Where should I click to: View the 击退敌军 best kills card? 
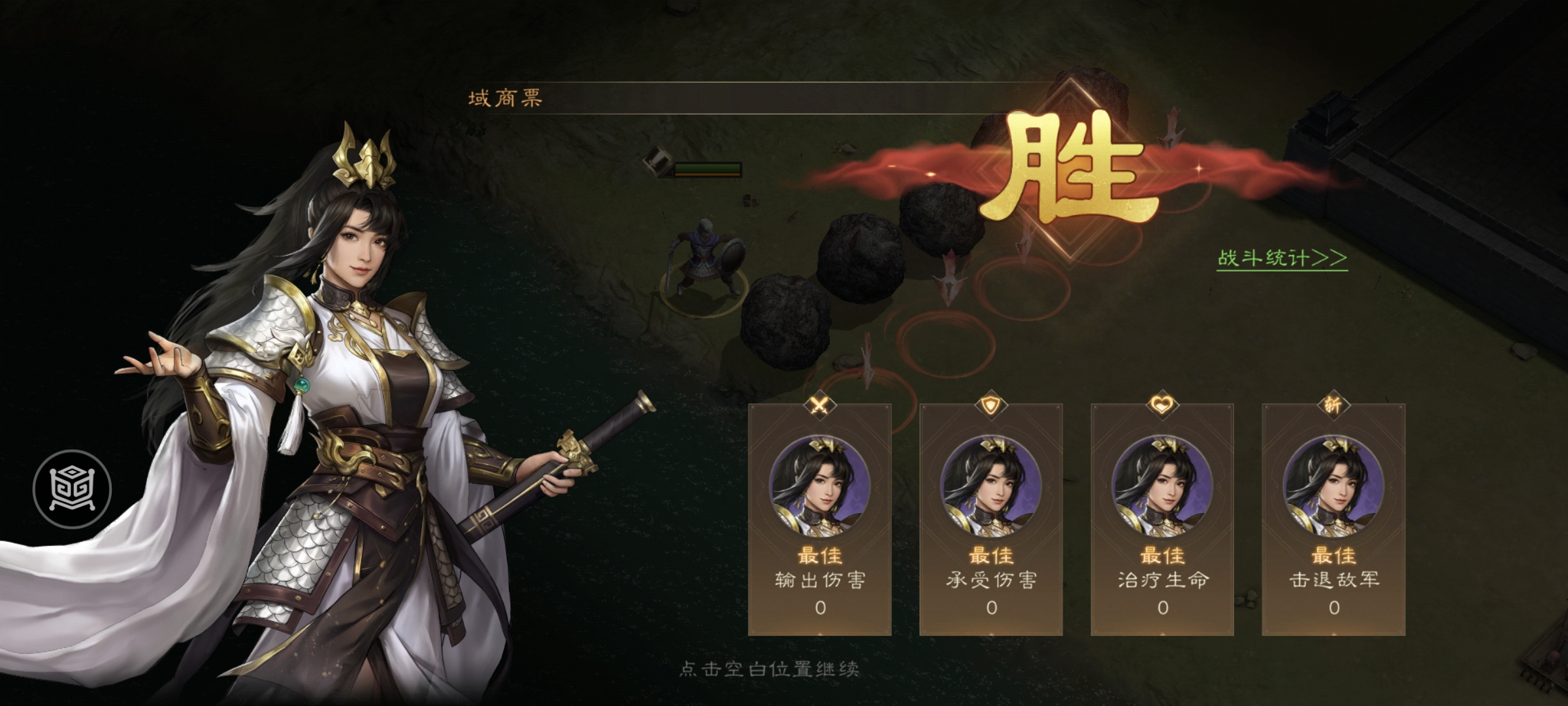pos(1333,520)
